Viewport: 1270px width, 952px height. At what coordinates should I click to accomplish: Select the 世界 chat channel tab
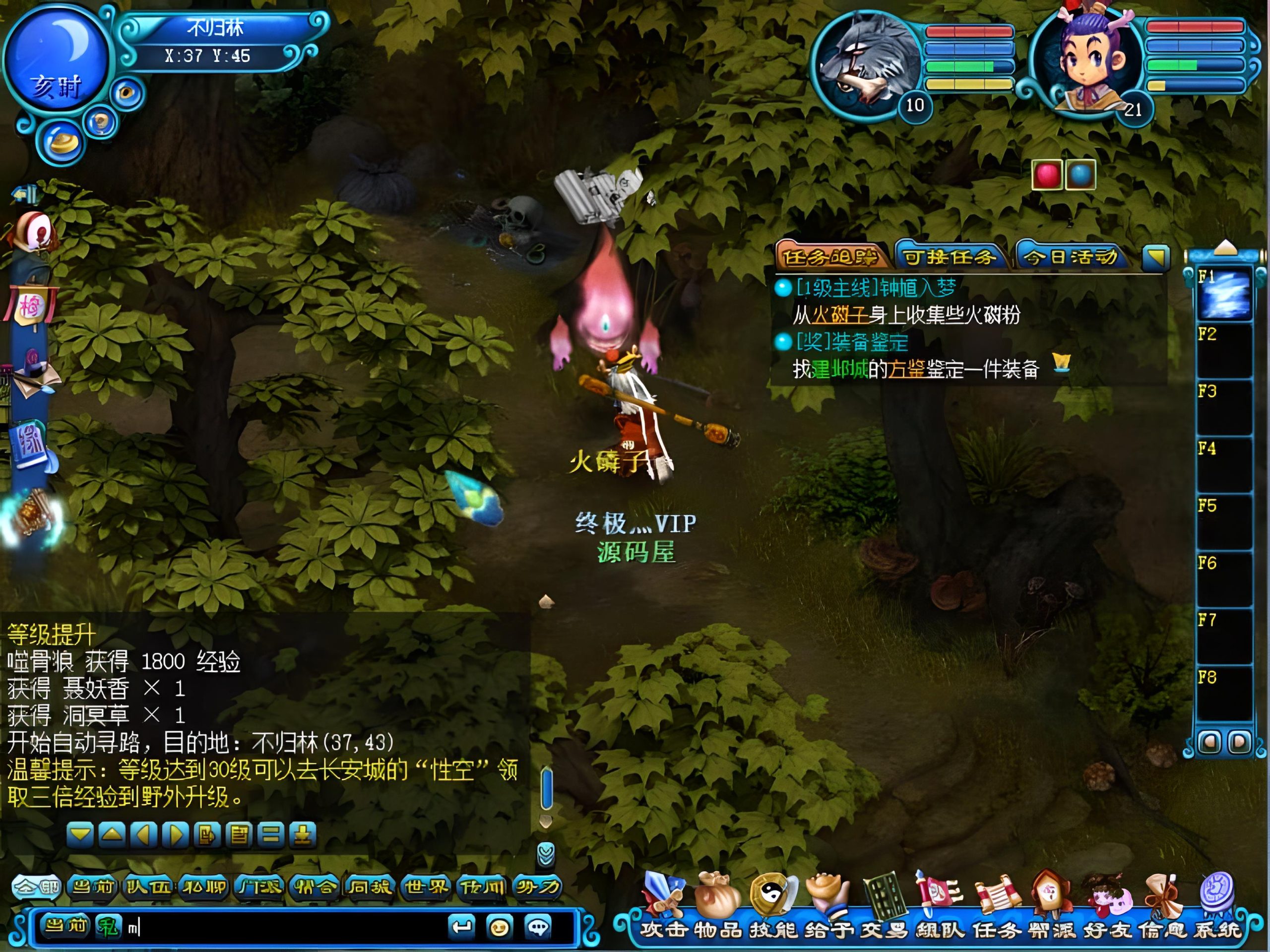426,887
